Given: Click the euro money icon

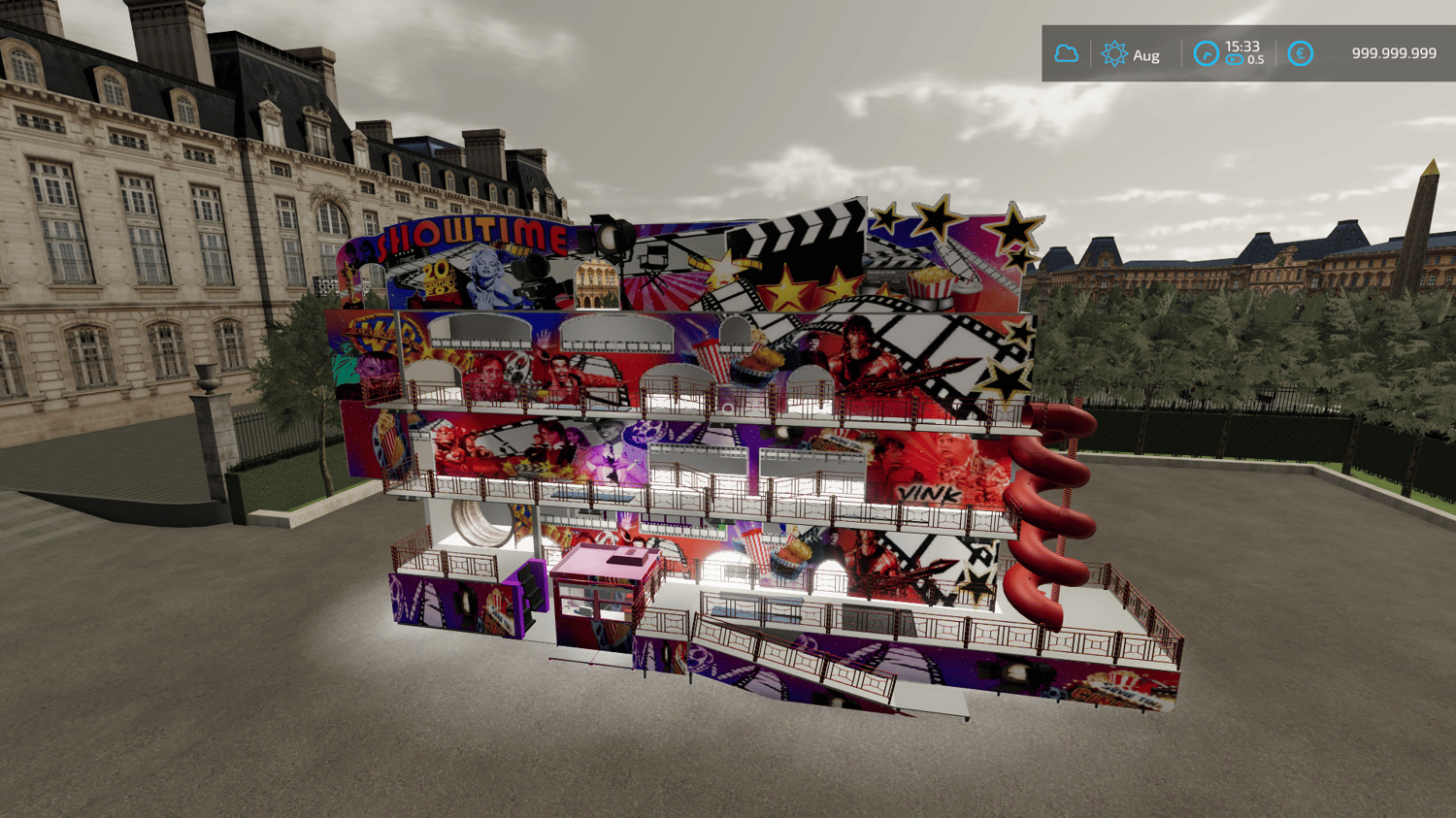Looking at the screenshot, I should (1300, 53).
